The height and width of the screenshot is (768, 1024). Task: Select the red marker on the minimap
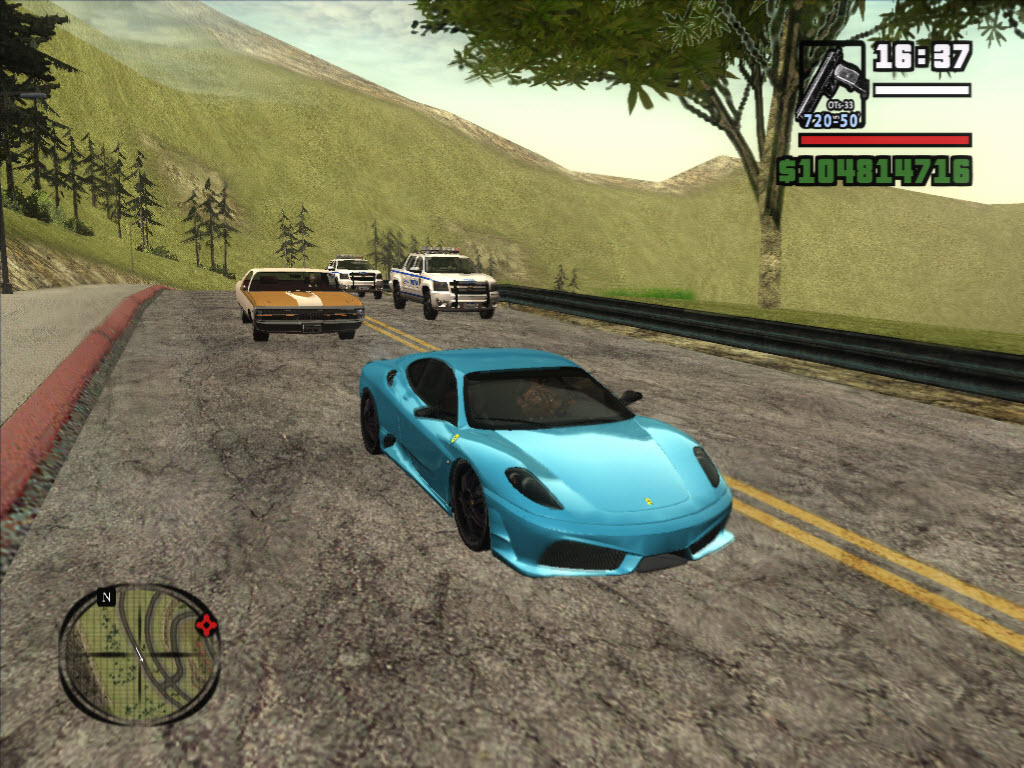207,626
